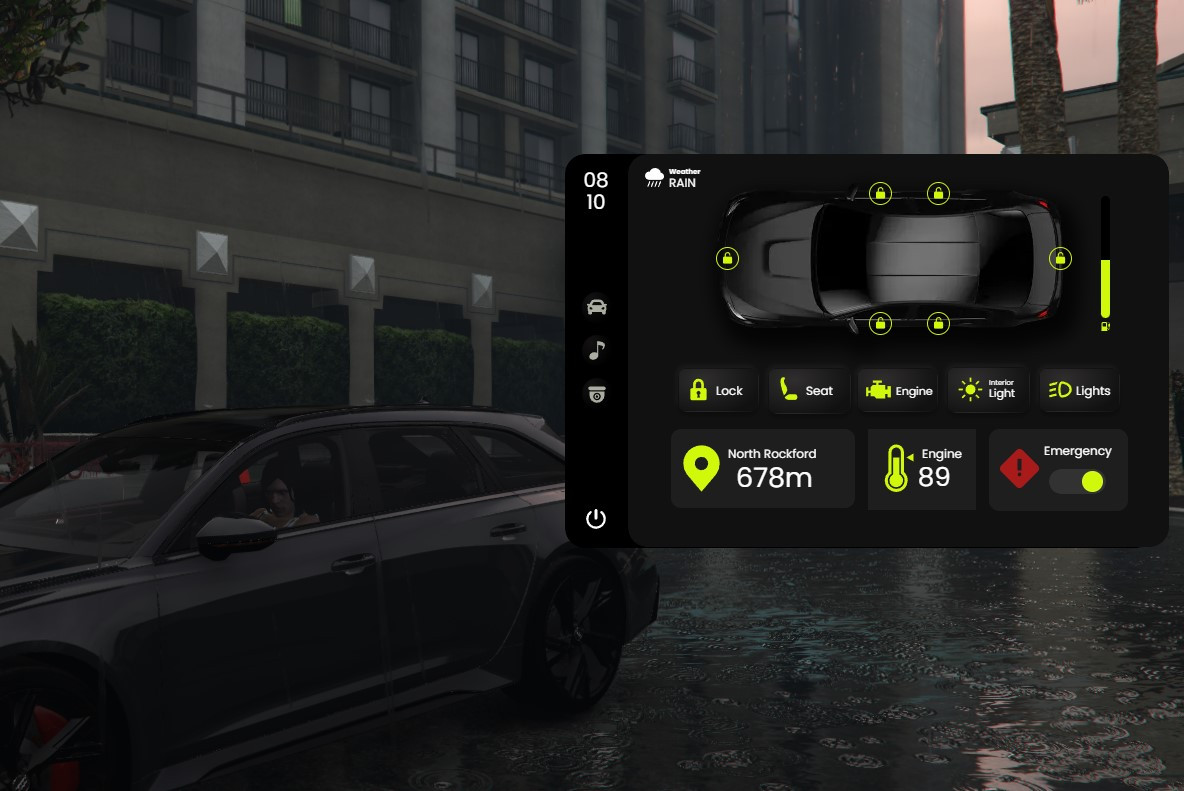Switch on the Interior Light button
The width and height of the screenshot is (1184, 791).
[988, 390]
